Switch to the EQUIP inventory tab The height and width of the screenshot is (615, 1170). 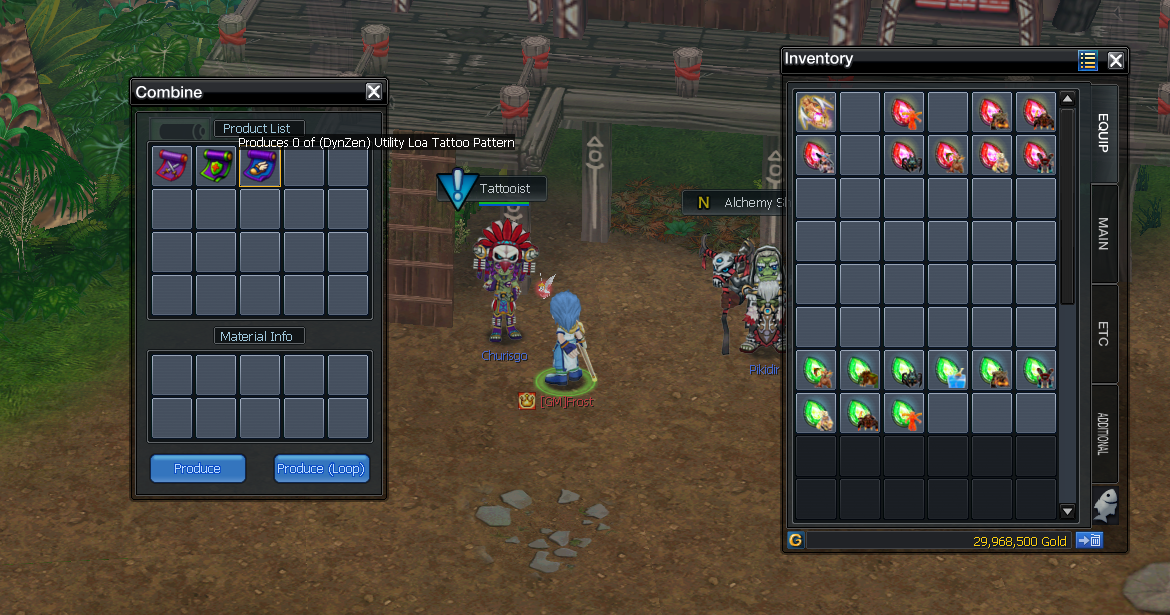click(x=1104, y=134)
